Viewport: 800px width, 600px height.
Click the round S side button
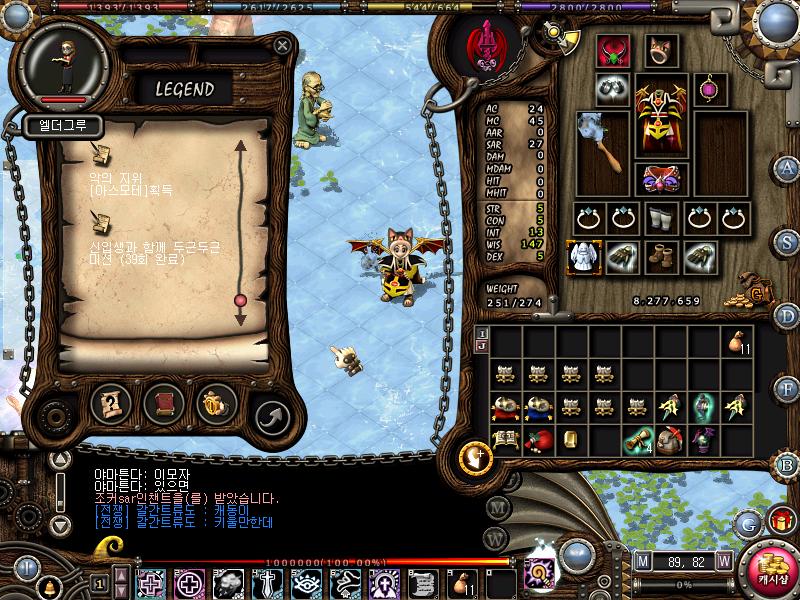(787, 241)
